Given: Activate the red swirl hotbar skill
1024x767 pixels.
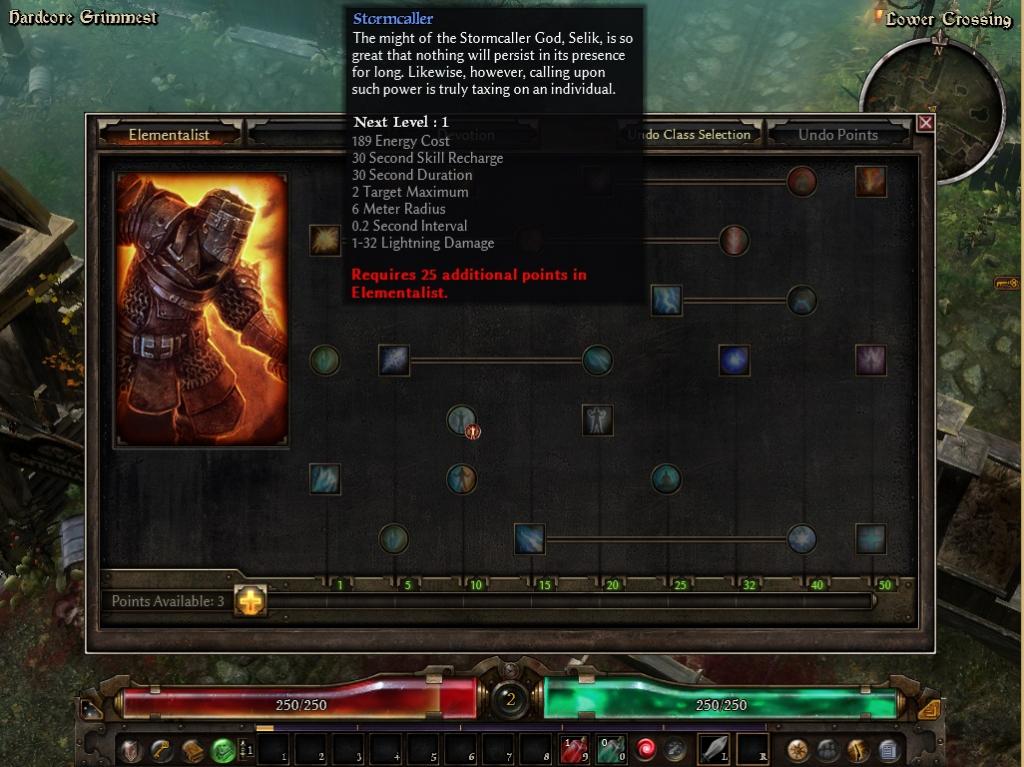Looking at the screenshot, I should (647, 748).
